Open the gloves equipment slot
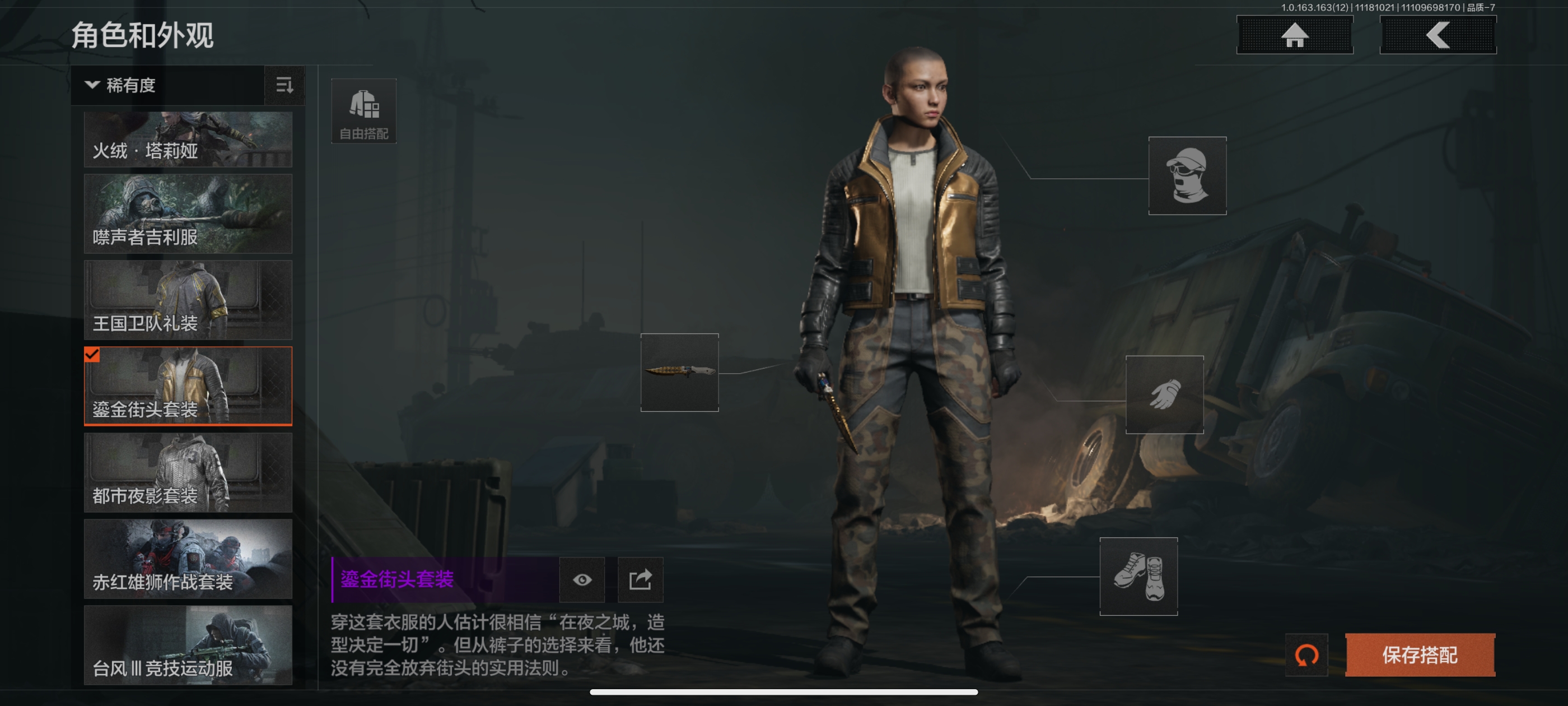Image resolution: width=1568 pixels, height=706 pixels. [1164, 394]
